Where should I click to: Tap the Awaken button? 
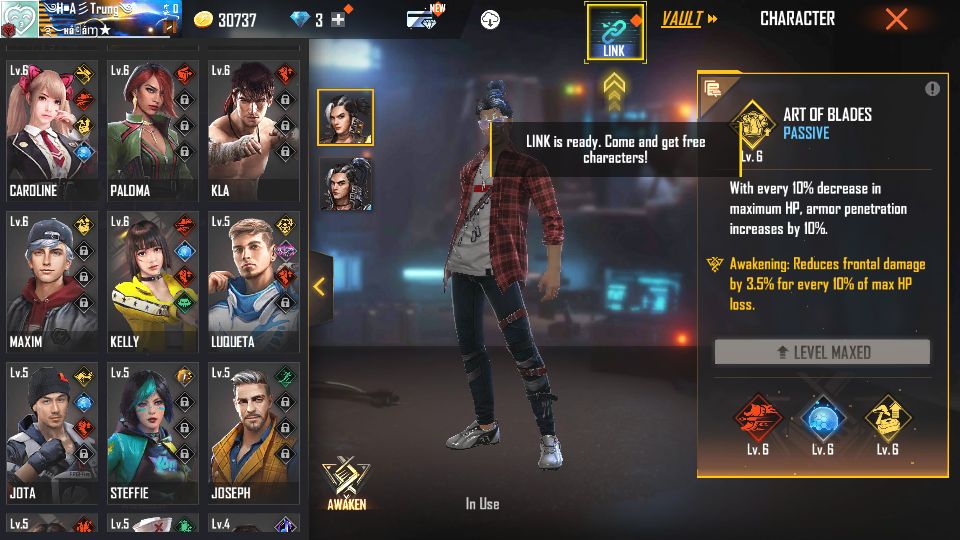[x=346, y=483]
